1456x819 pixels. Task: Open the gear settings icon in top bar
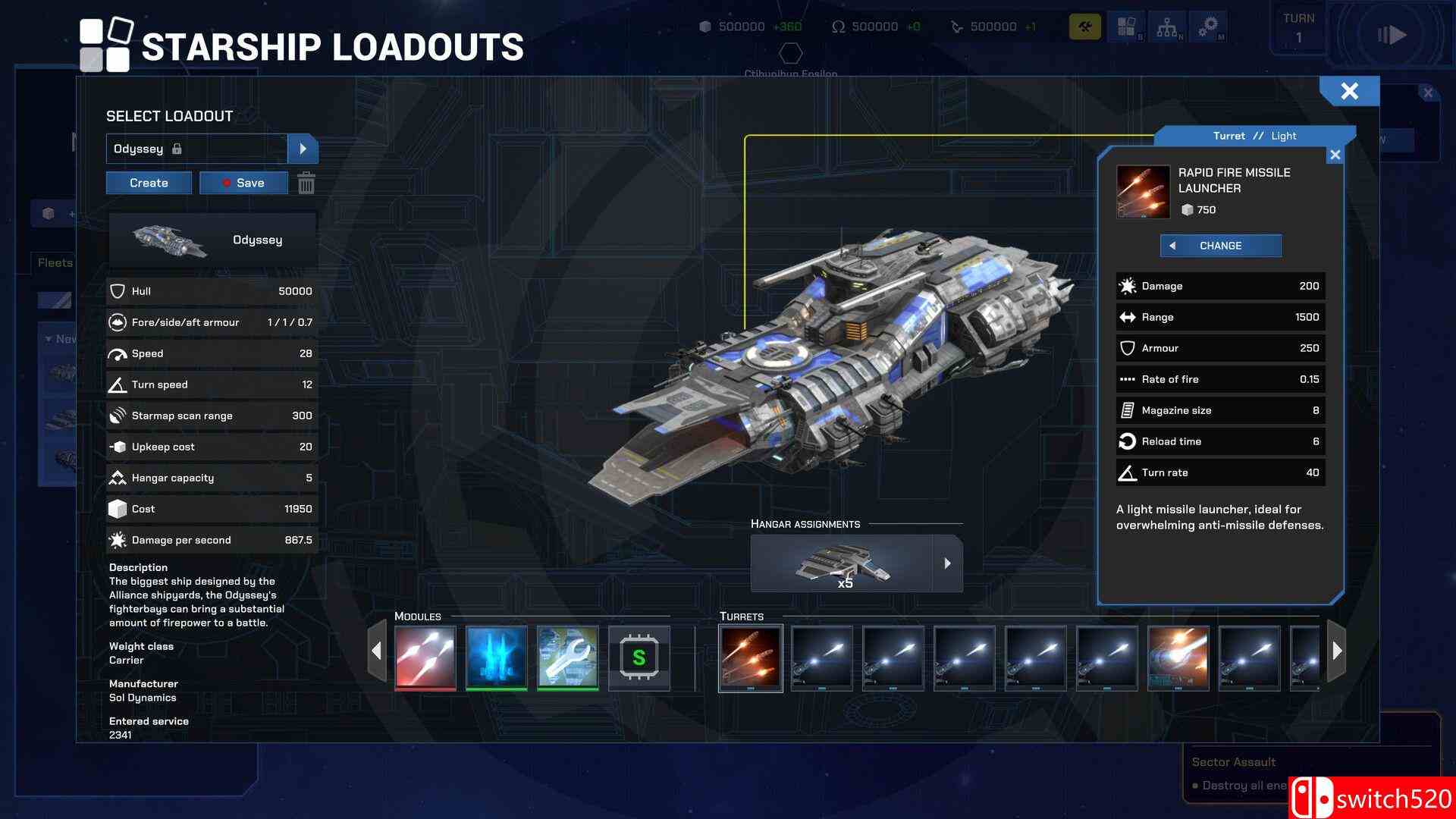click(x=1208, y=27)
